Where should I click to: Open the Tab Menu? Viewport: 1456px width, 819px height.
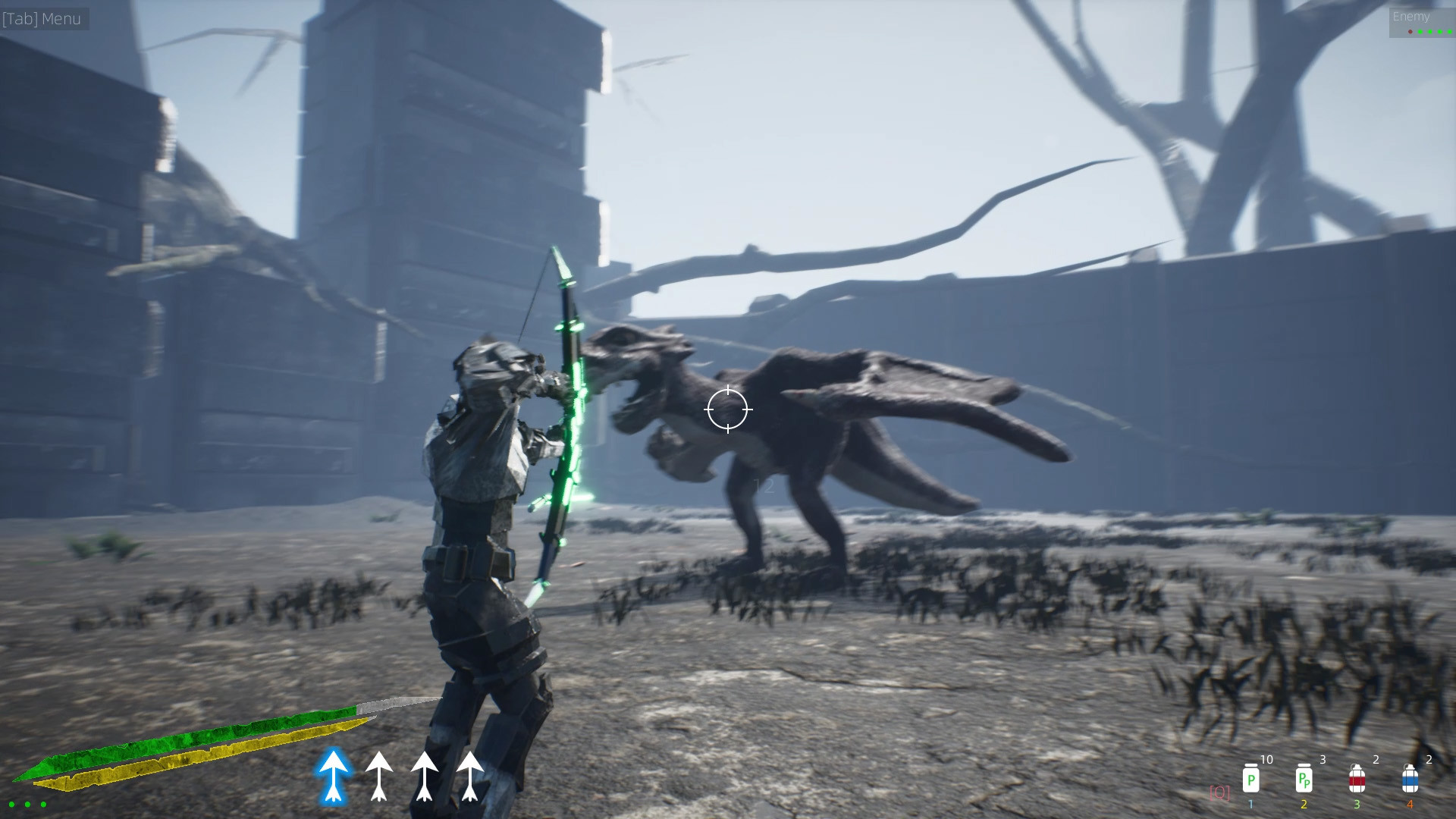(x=42, y=19)
